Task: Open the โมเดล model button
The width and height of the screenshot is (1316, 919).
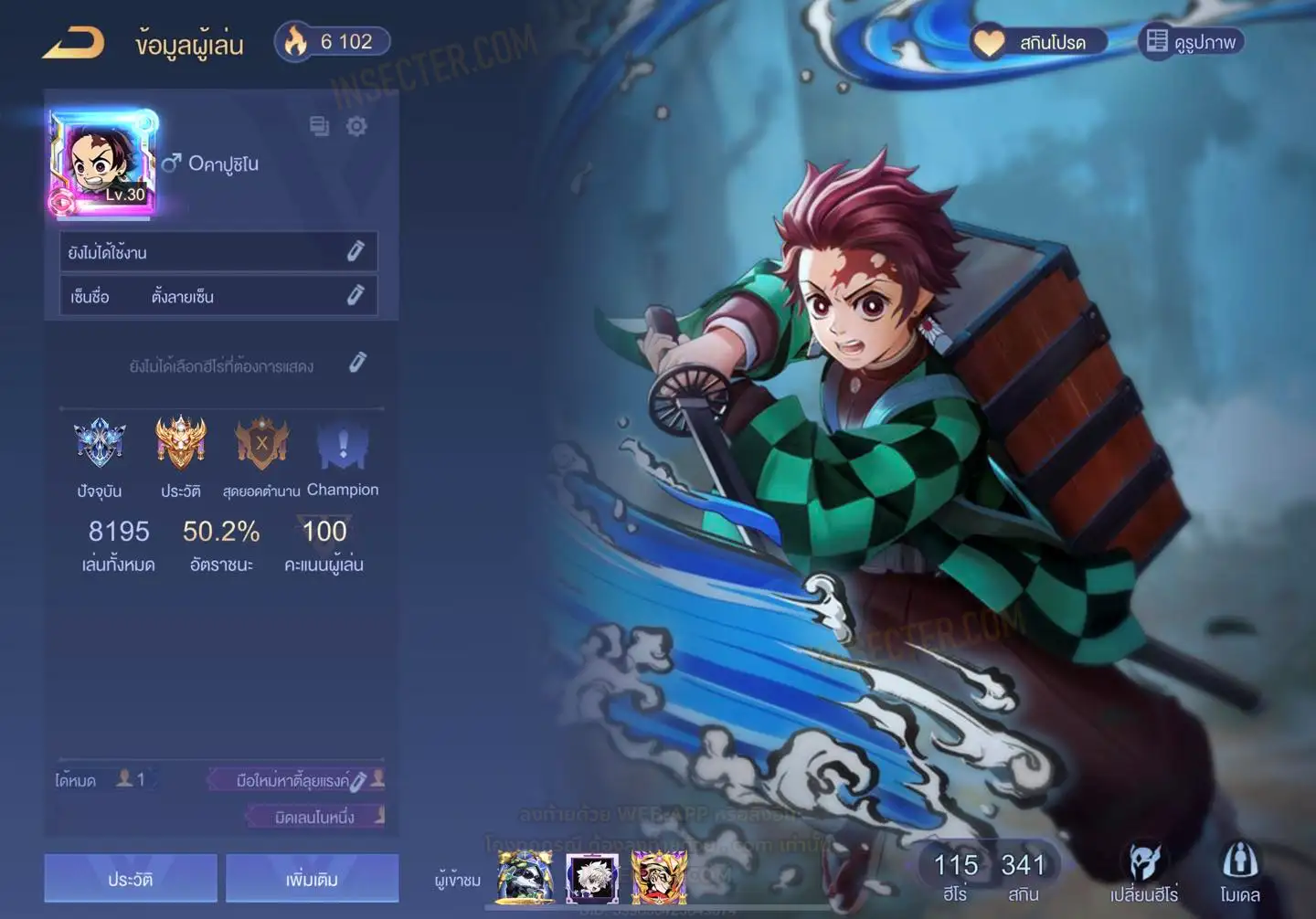Action: coord(1239,872)
